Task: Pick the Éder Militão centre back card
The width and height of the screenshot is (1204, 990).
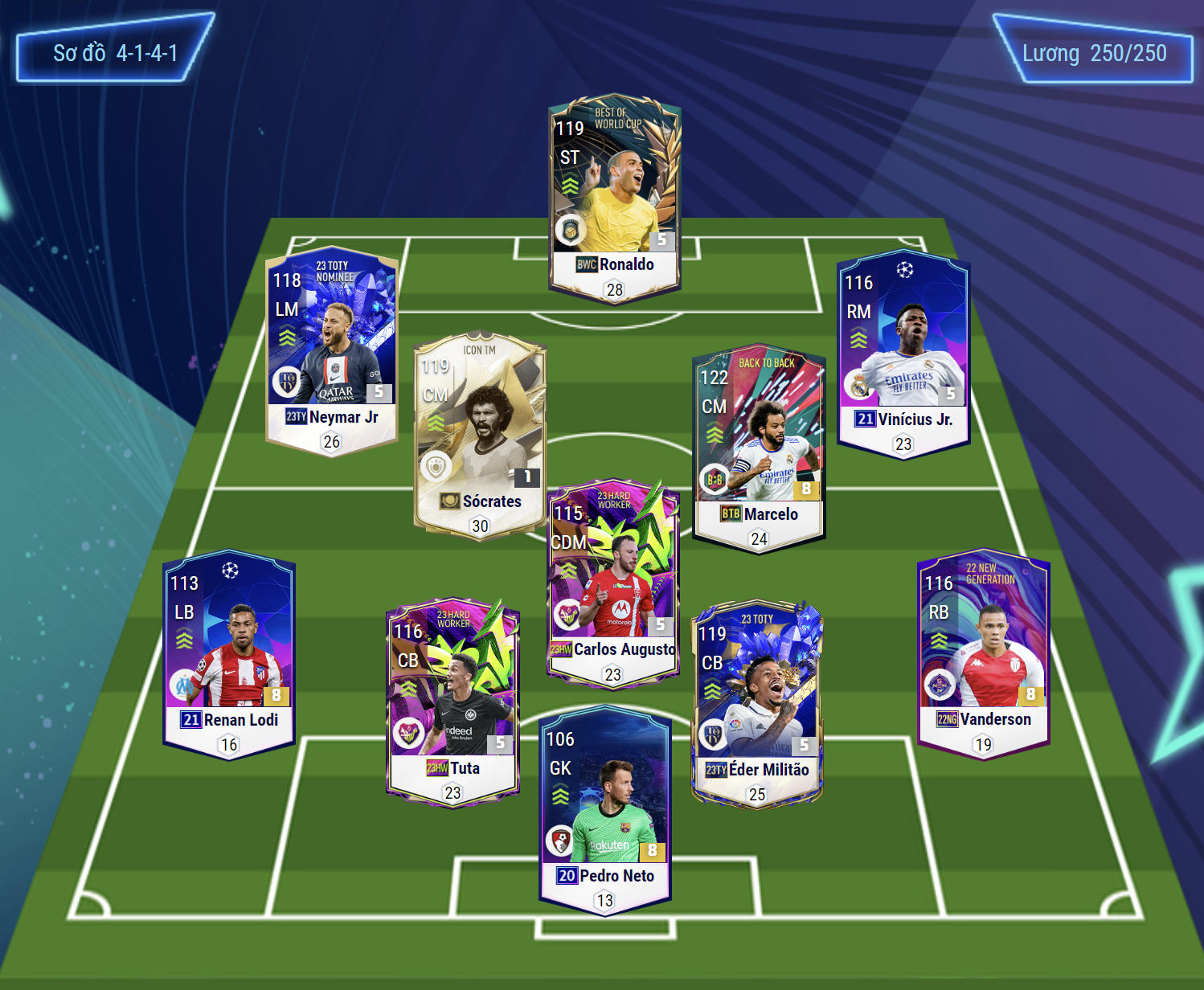Action: point(756,703)
